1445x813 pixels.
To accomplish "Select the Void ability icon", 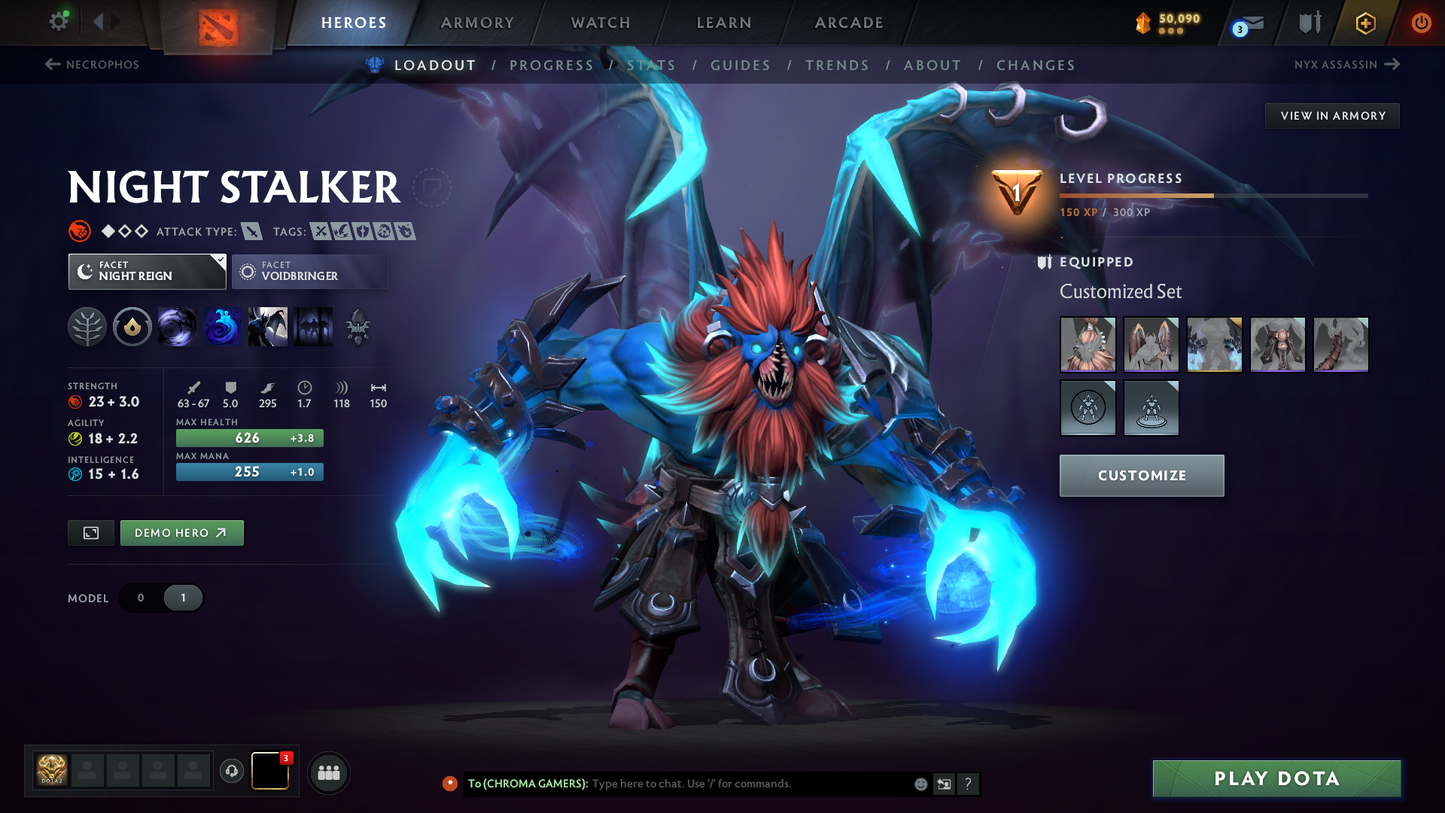I will click(x=177, y=327).
